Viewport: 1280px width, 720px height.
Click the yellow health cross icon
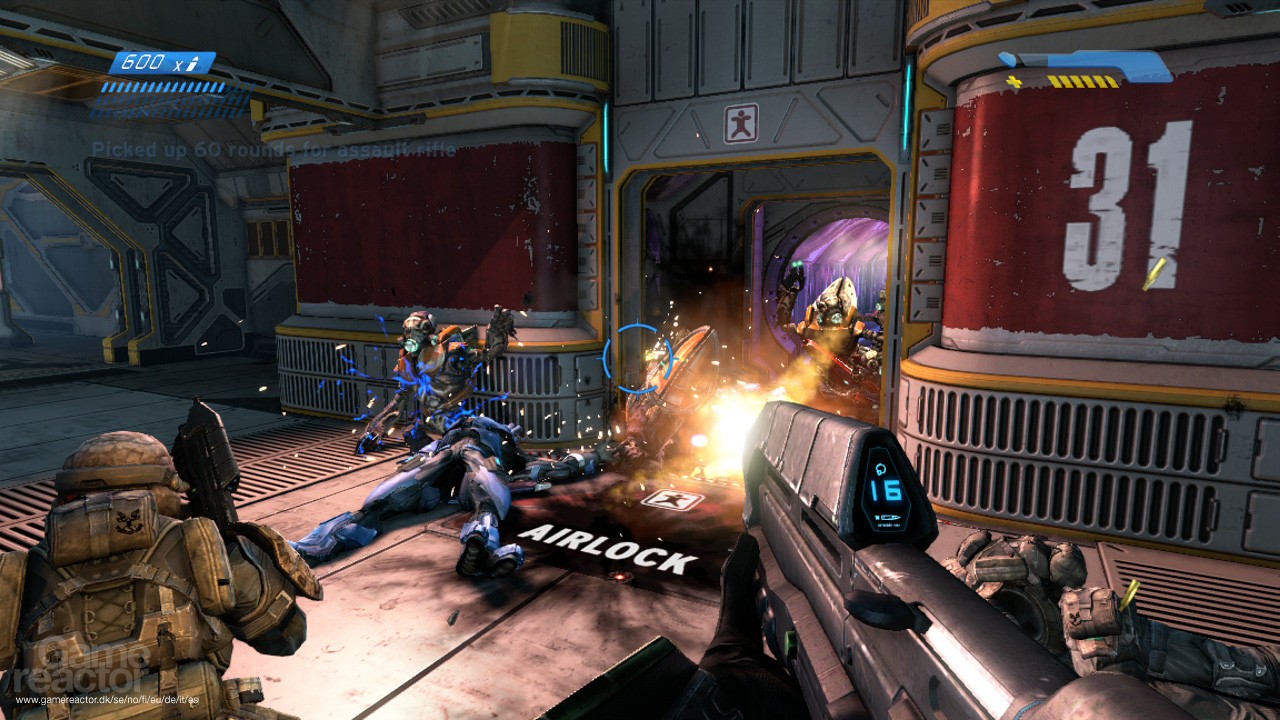tap(1013, 83)
